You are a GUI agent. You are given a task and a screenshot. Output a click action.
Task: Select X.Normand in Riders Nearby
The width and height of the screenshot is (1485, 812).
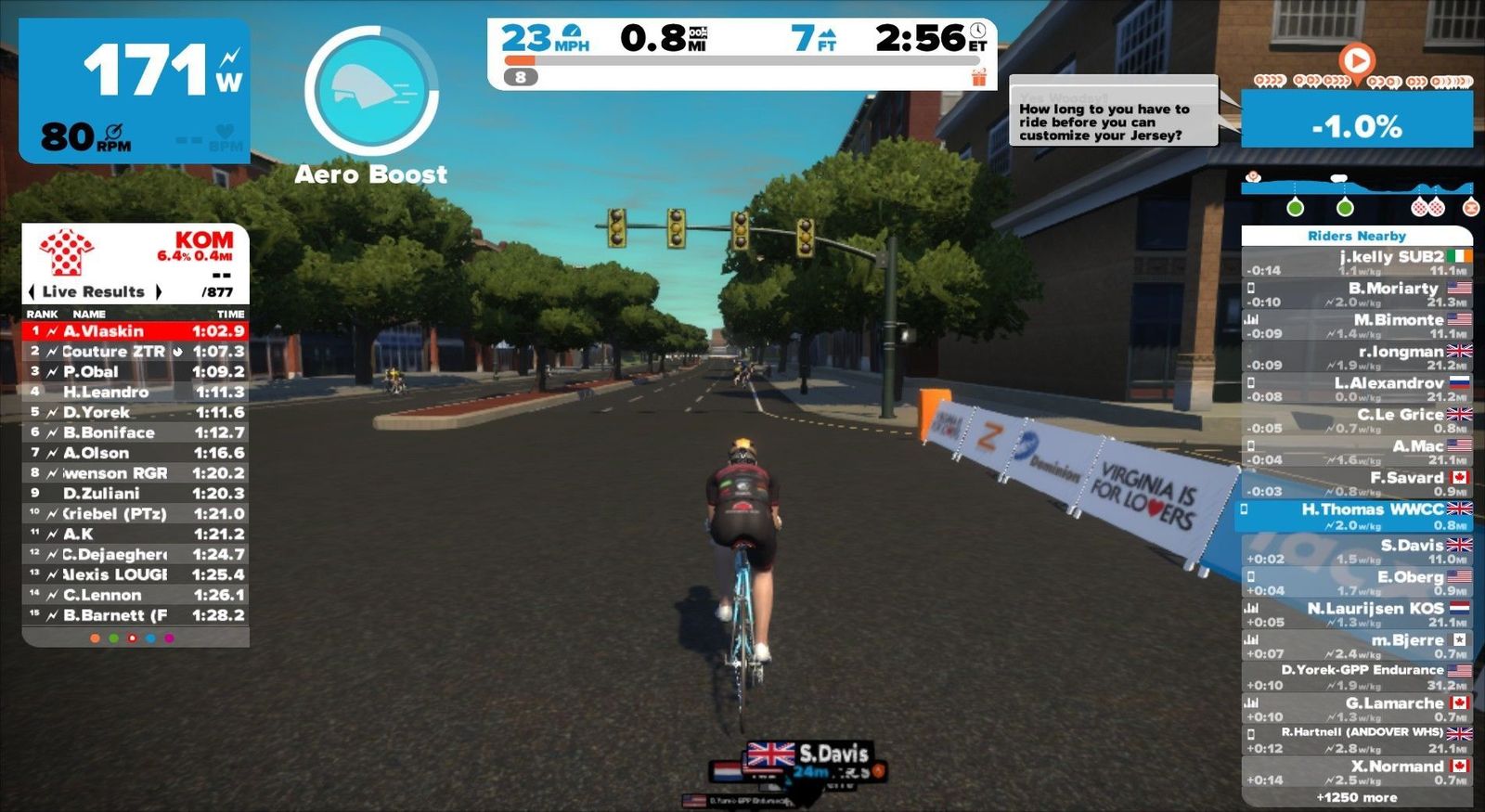[1356, 772]
